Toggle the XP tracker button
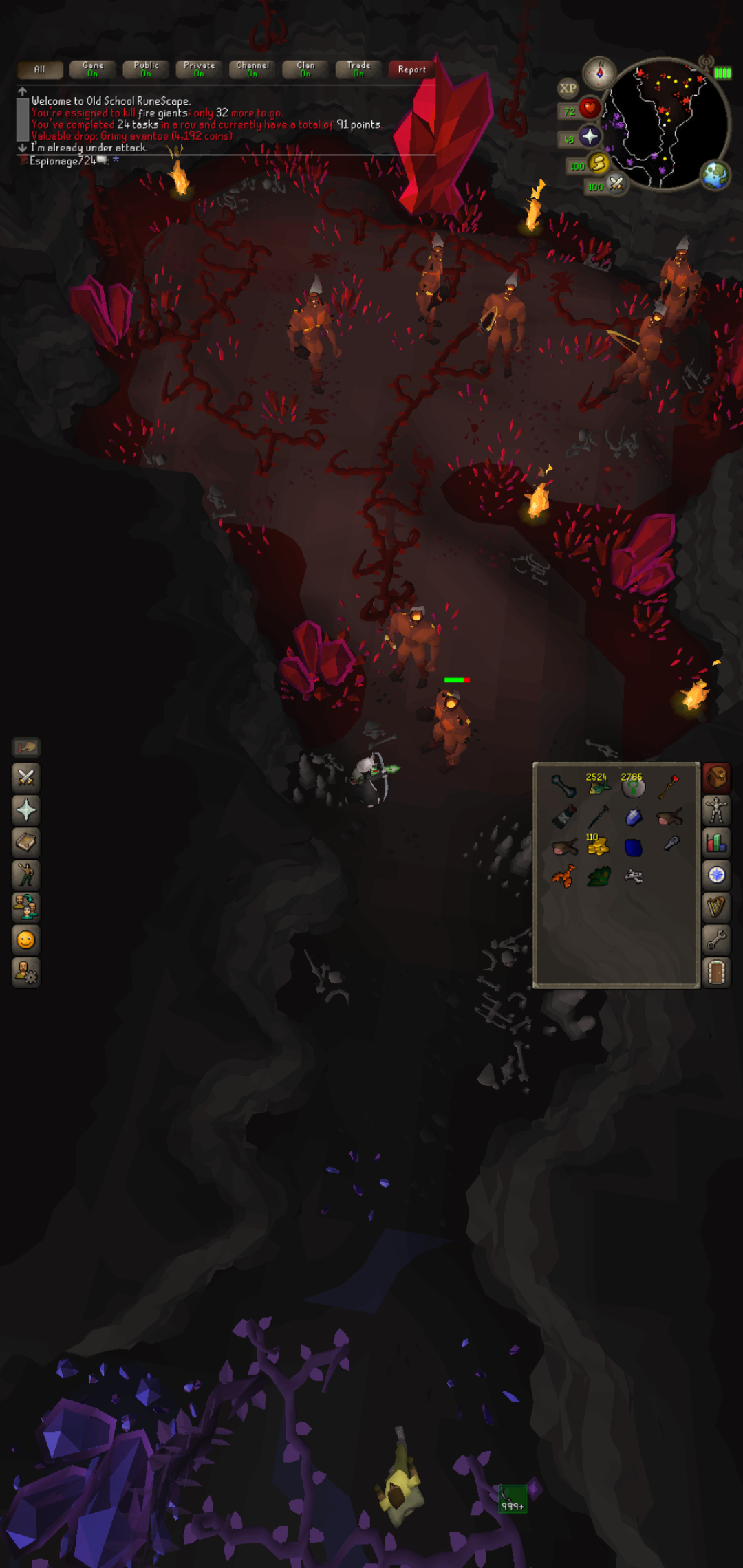 tap(568, 88)
